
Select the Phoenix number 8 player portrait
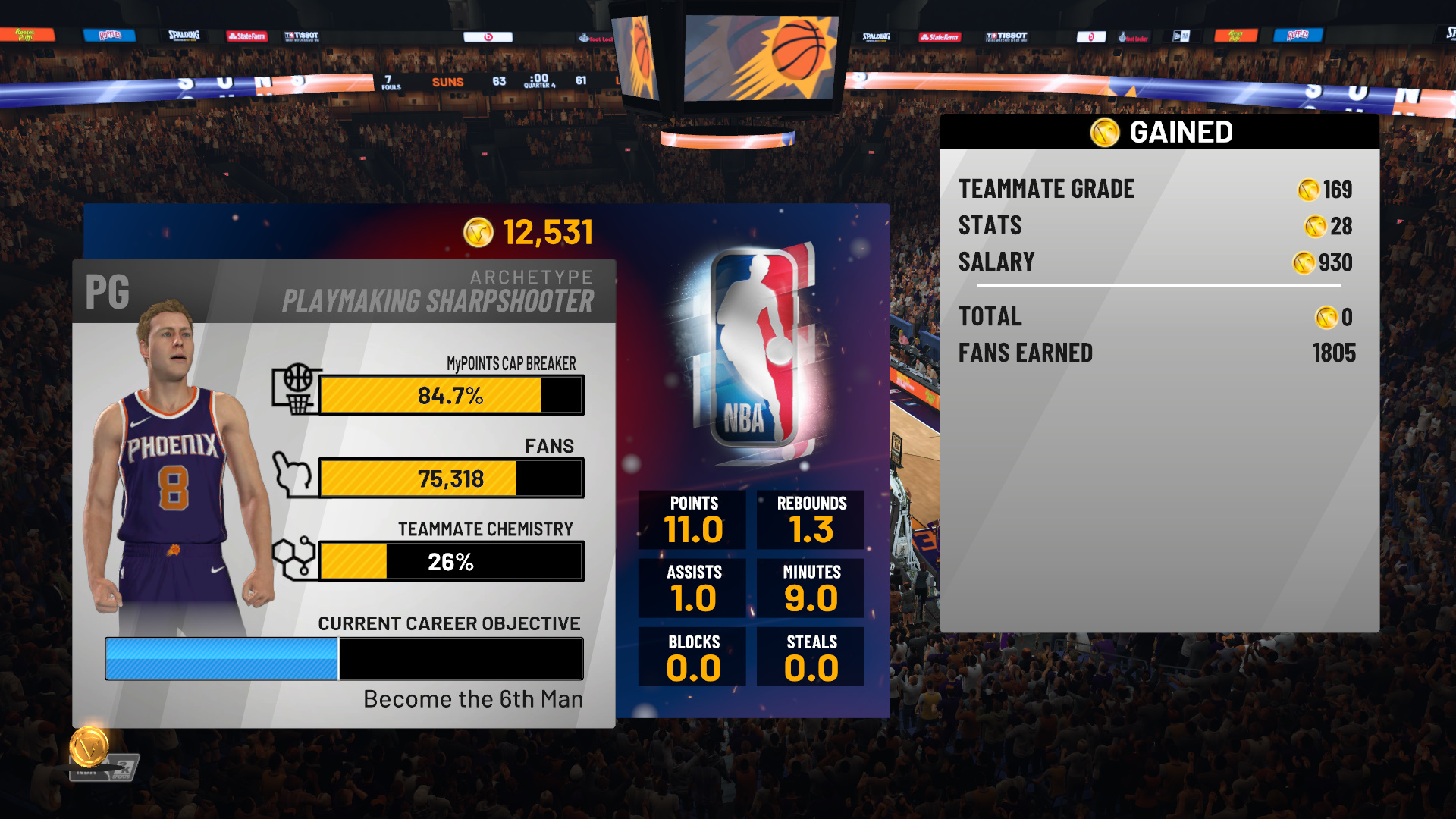179,470
